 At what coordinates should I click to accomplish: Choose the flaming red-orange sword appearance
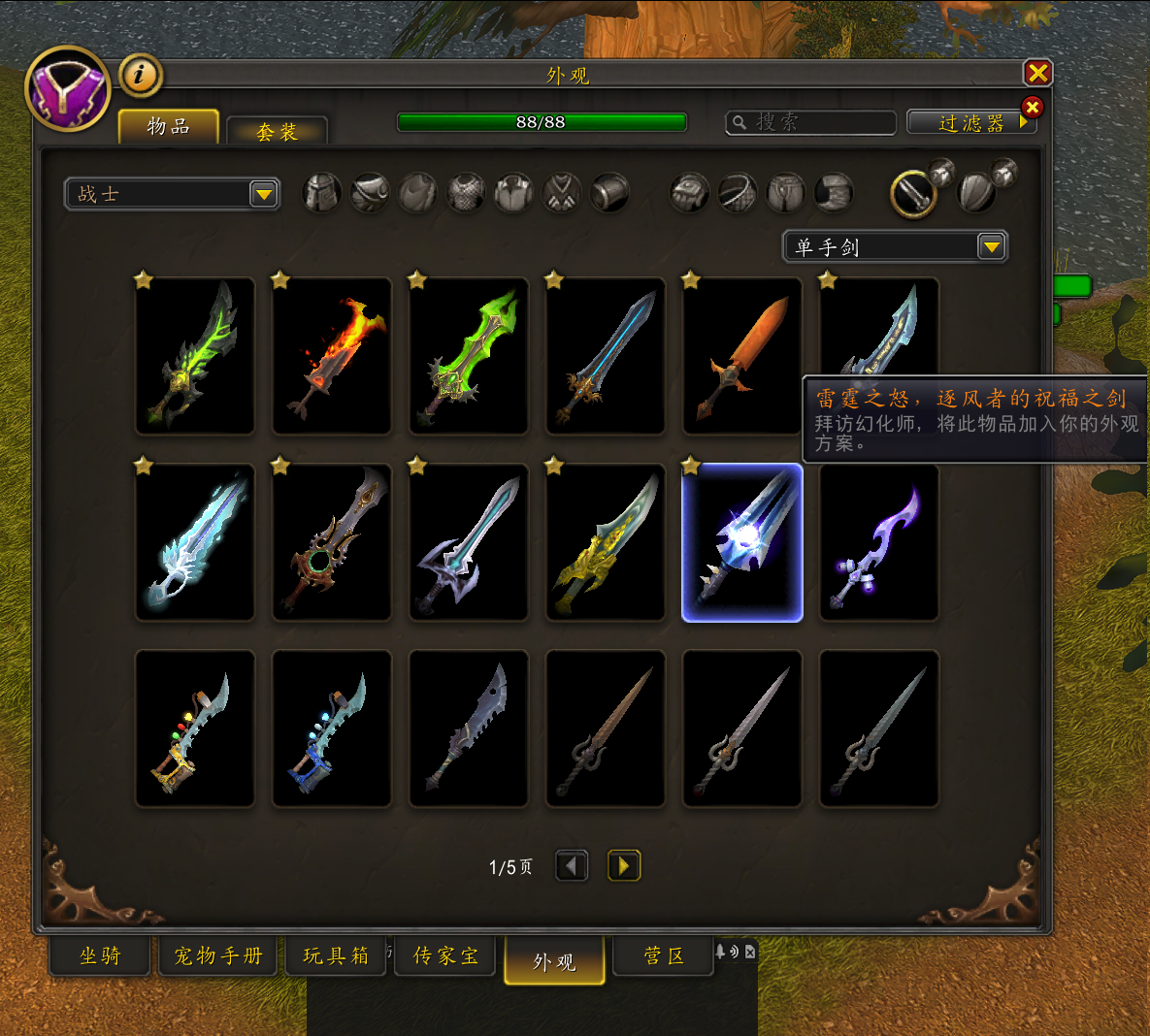[x=332, y=356]
